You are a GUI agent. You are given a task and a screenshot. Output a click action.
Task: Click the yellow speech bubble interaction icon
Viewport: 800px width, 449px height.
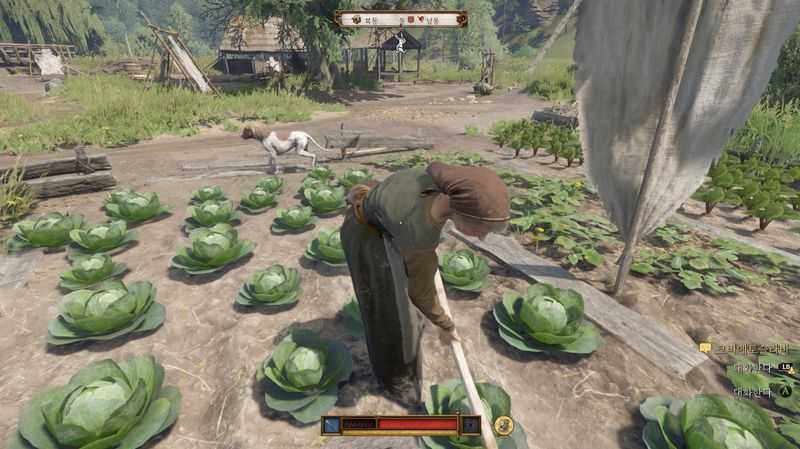click(705, 347)
